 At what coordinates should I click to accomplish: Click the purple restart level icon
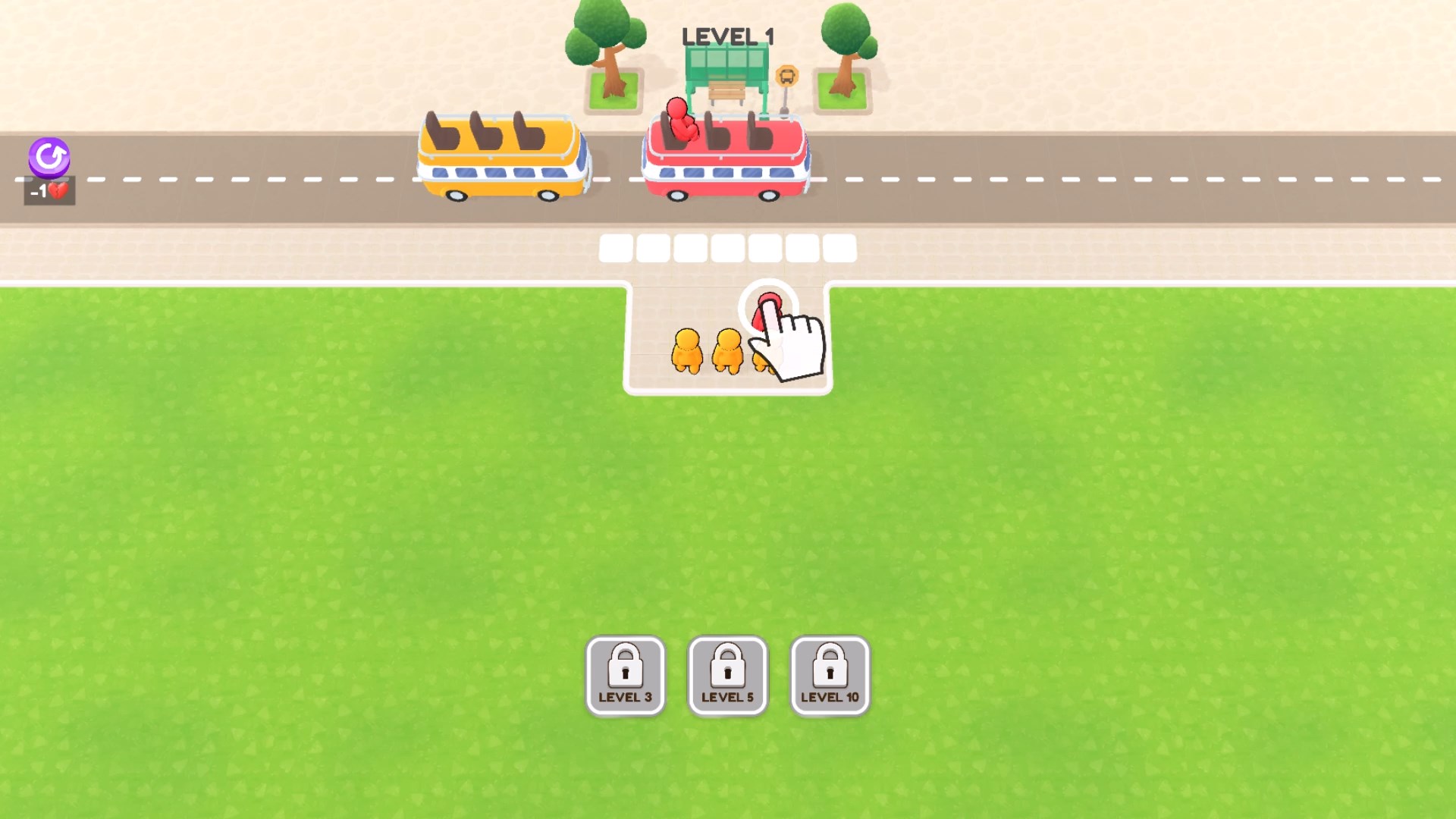tap(49, 158)
